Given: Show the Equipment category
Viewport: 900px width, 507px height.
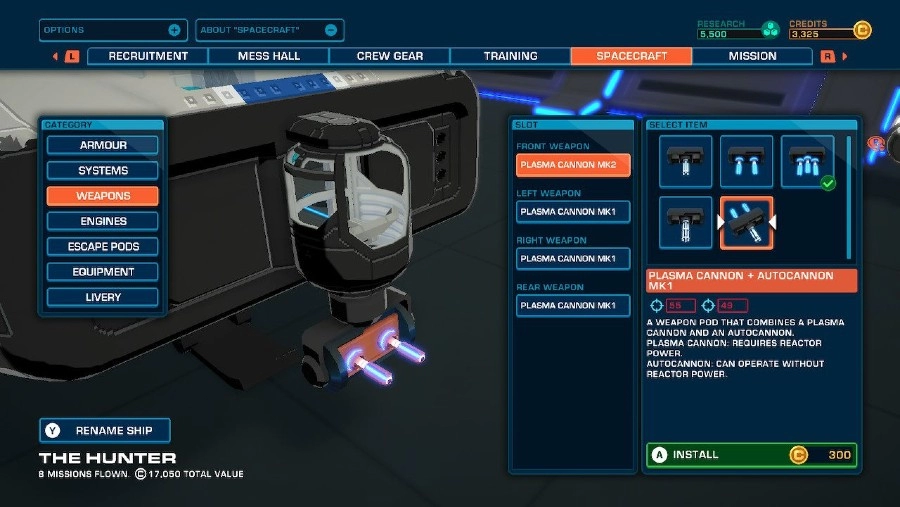Looking at the screenshot, I should click(x=103, y=271).
